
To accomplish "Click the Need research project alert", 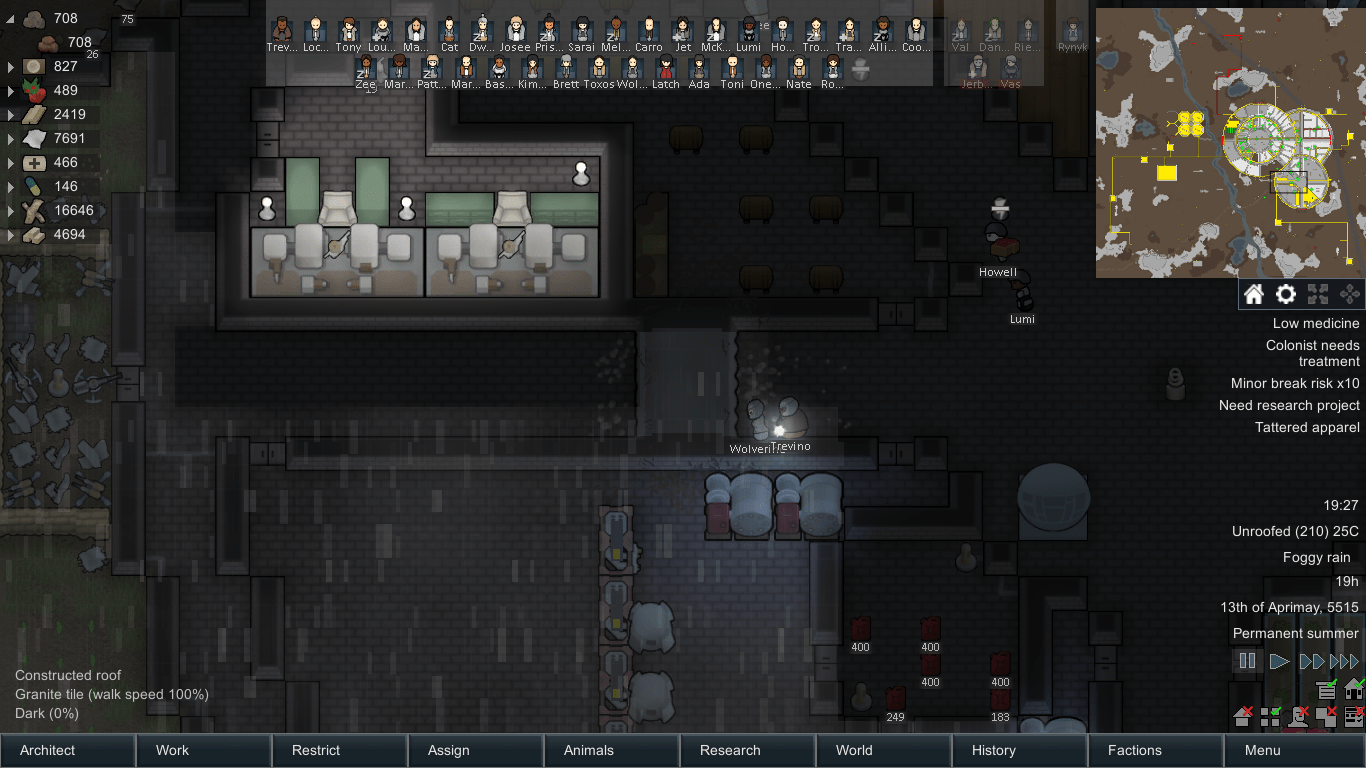I will (1290, 405).
